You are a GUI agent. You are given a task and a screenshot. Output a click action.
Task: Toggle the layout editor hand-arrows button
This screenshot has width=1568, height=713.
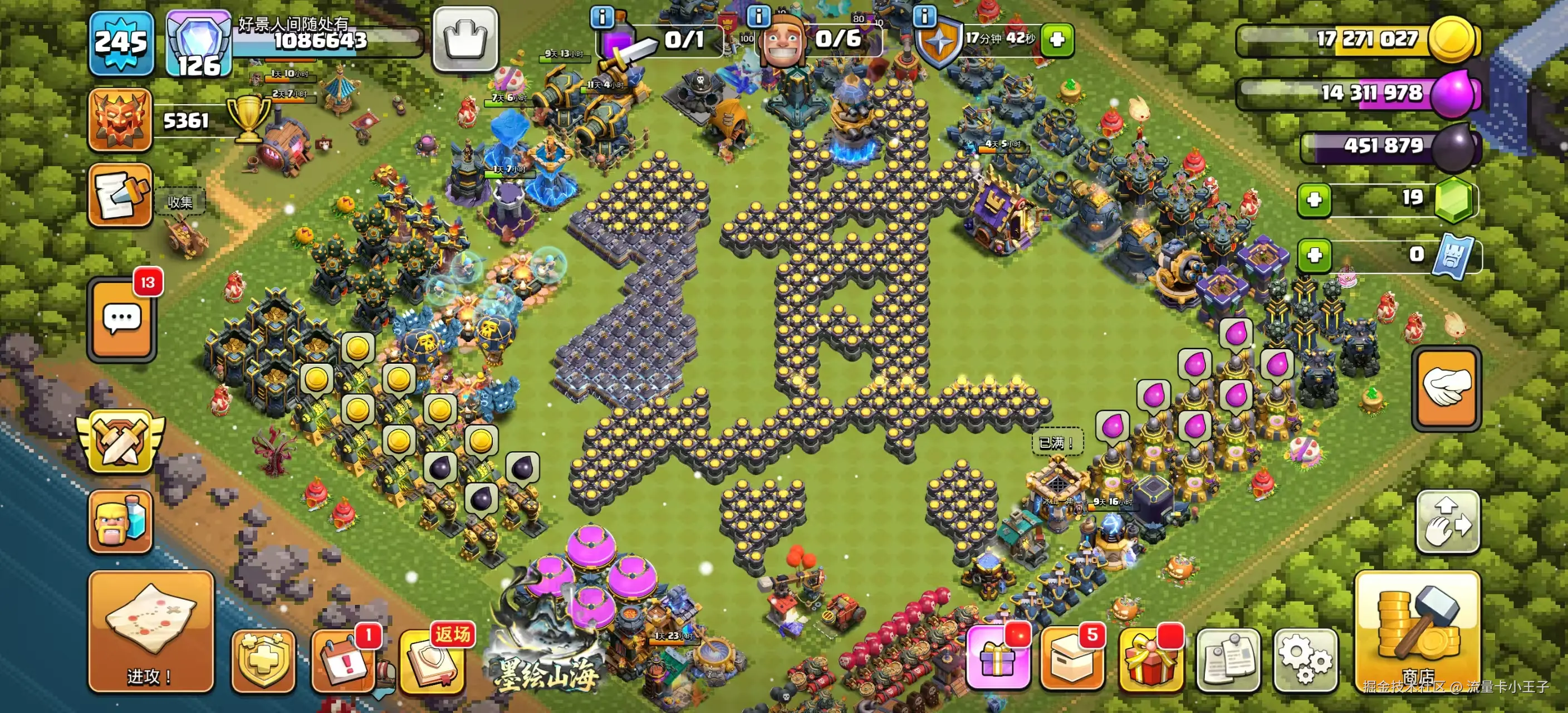[x=1448, y=521]
